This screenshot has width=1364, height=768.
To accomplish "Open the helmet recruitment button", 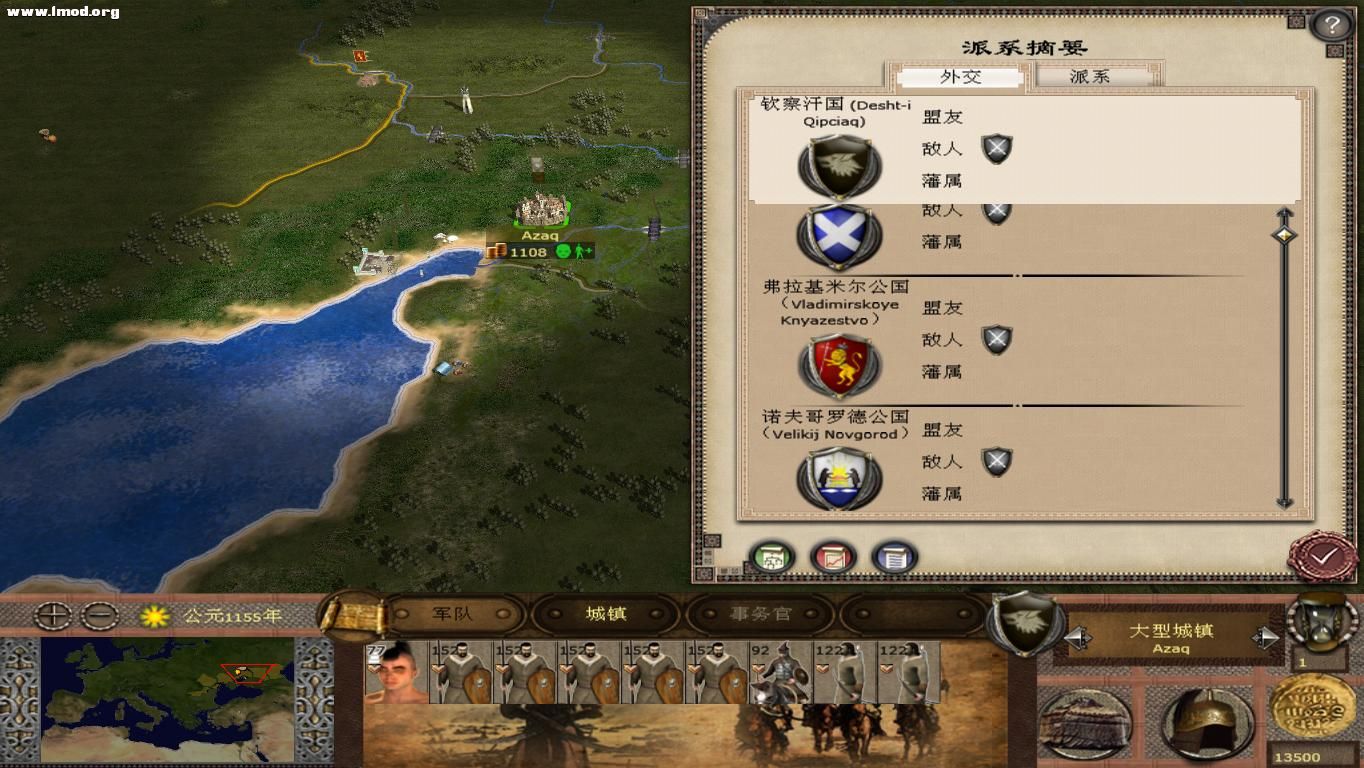I will click(1207, 723).
